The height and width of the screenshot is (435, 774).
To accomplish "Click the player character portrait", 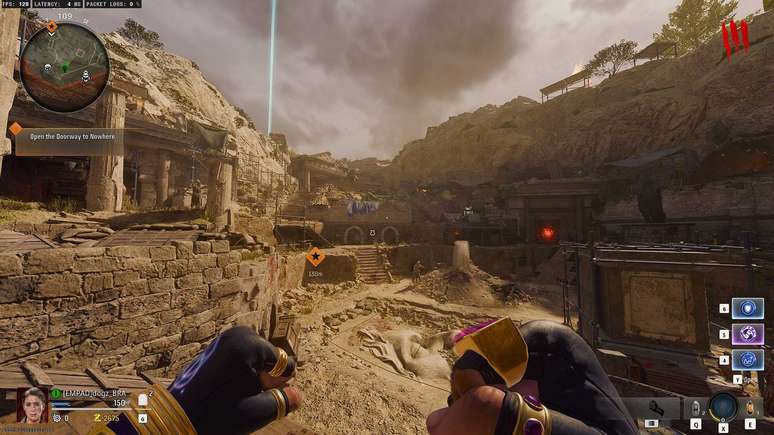I will [32, 404].
